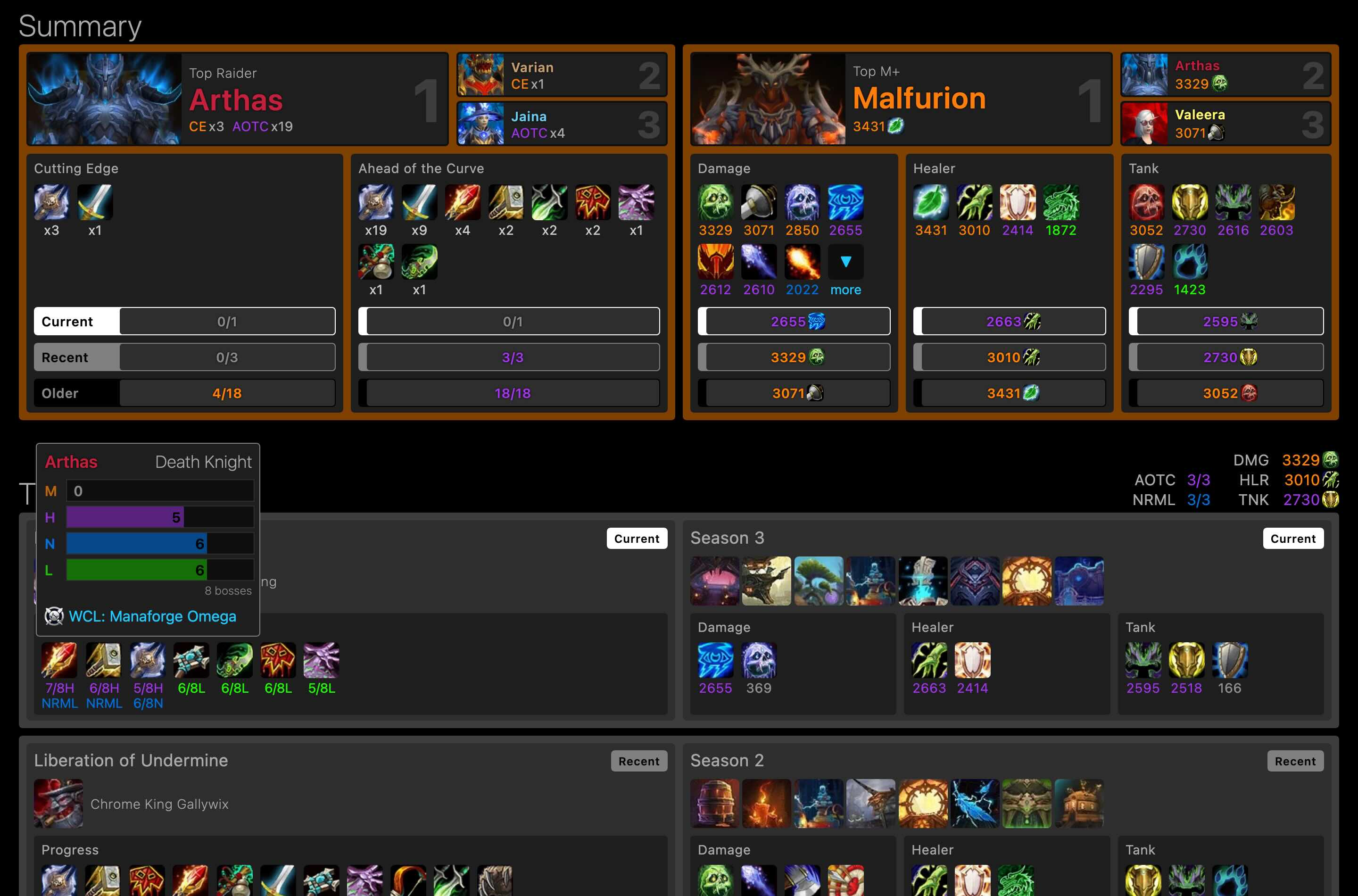The image size is (1358, 896).
Task: Expand the 'more' damage scores list
Action: click(845, 290)
